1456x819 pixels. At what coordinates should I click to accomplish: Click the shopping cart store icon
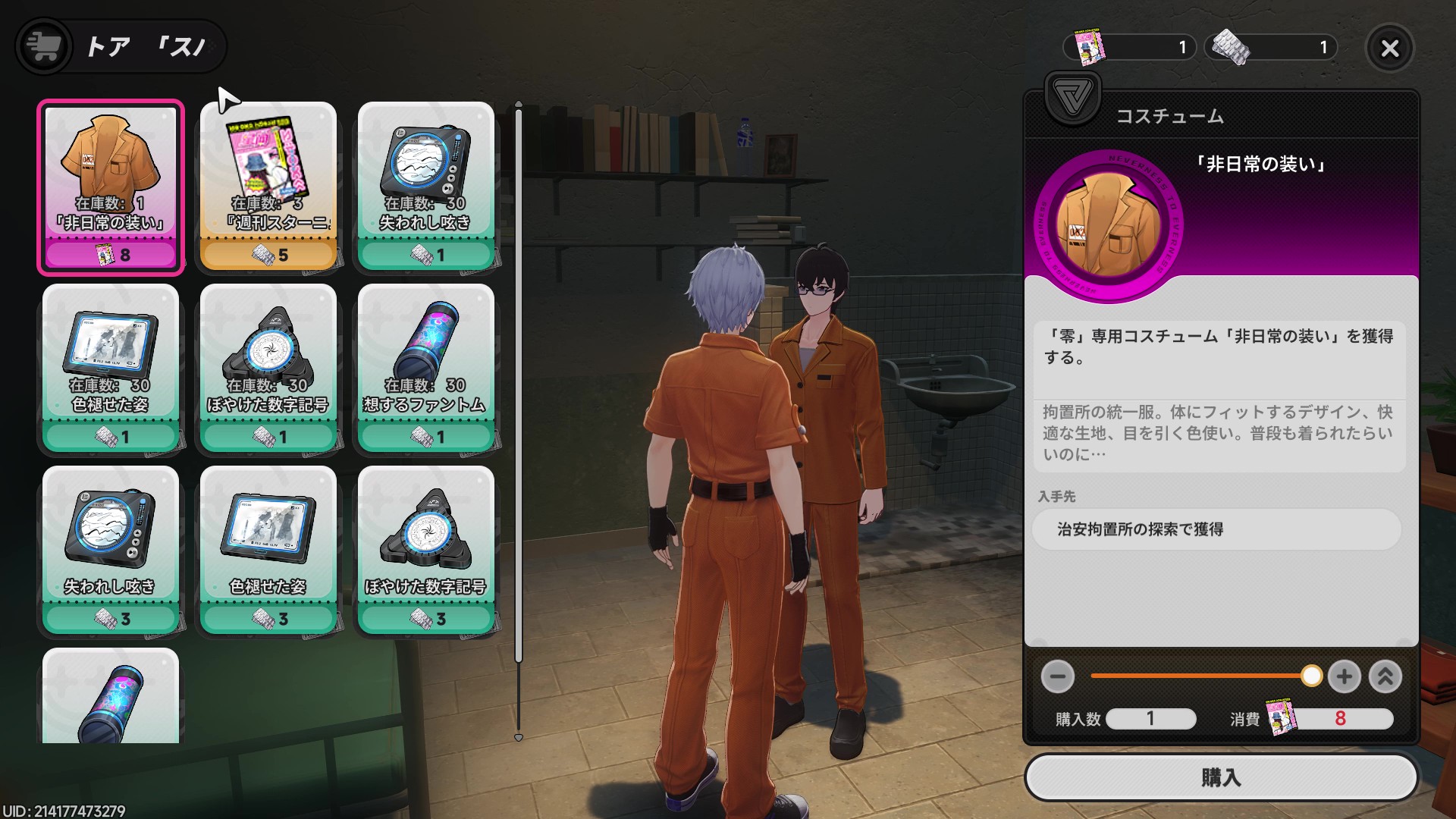pos(43,46)
